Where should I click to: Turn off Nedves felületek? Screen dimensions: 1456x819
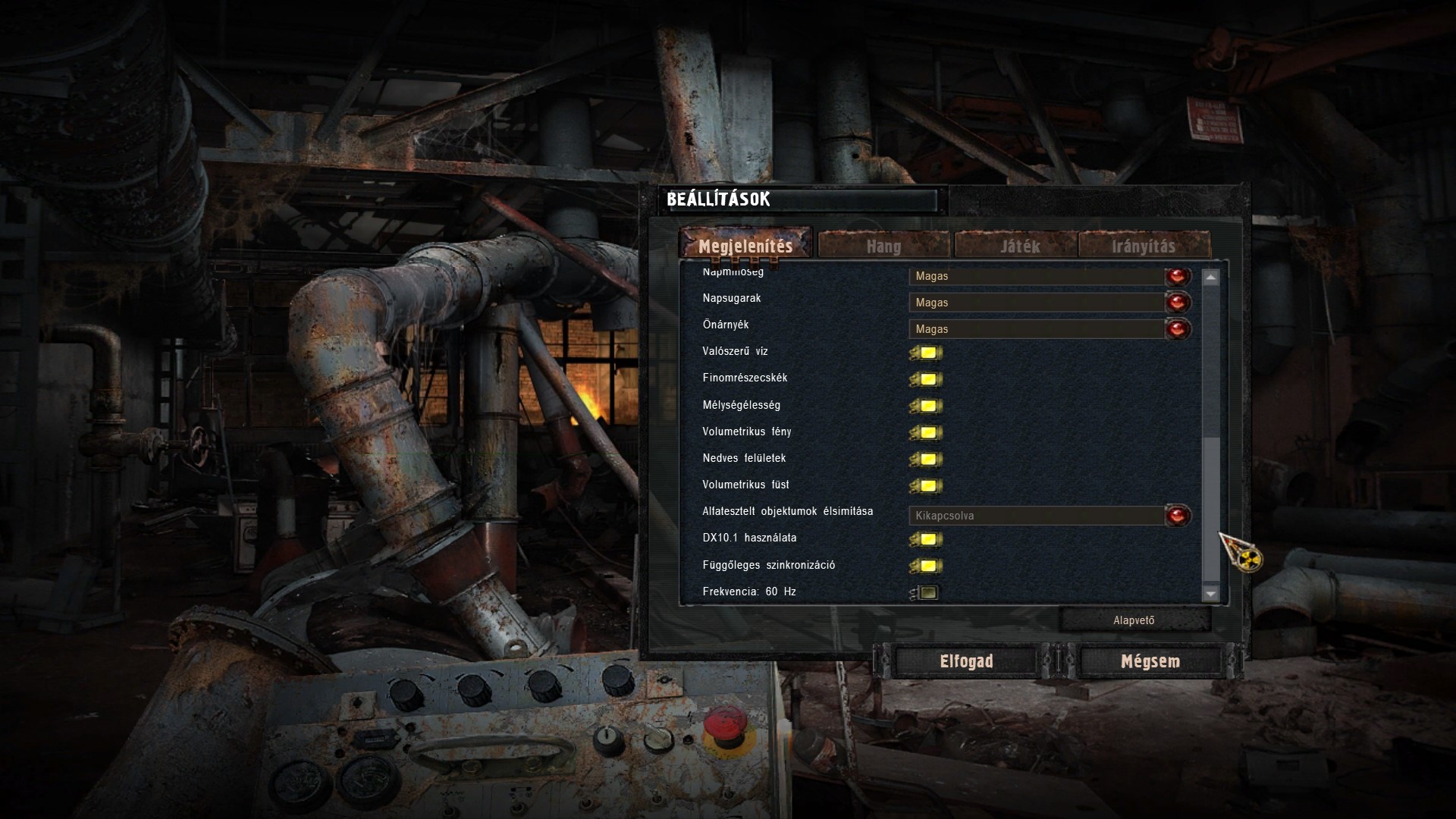coord(927,459)
